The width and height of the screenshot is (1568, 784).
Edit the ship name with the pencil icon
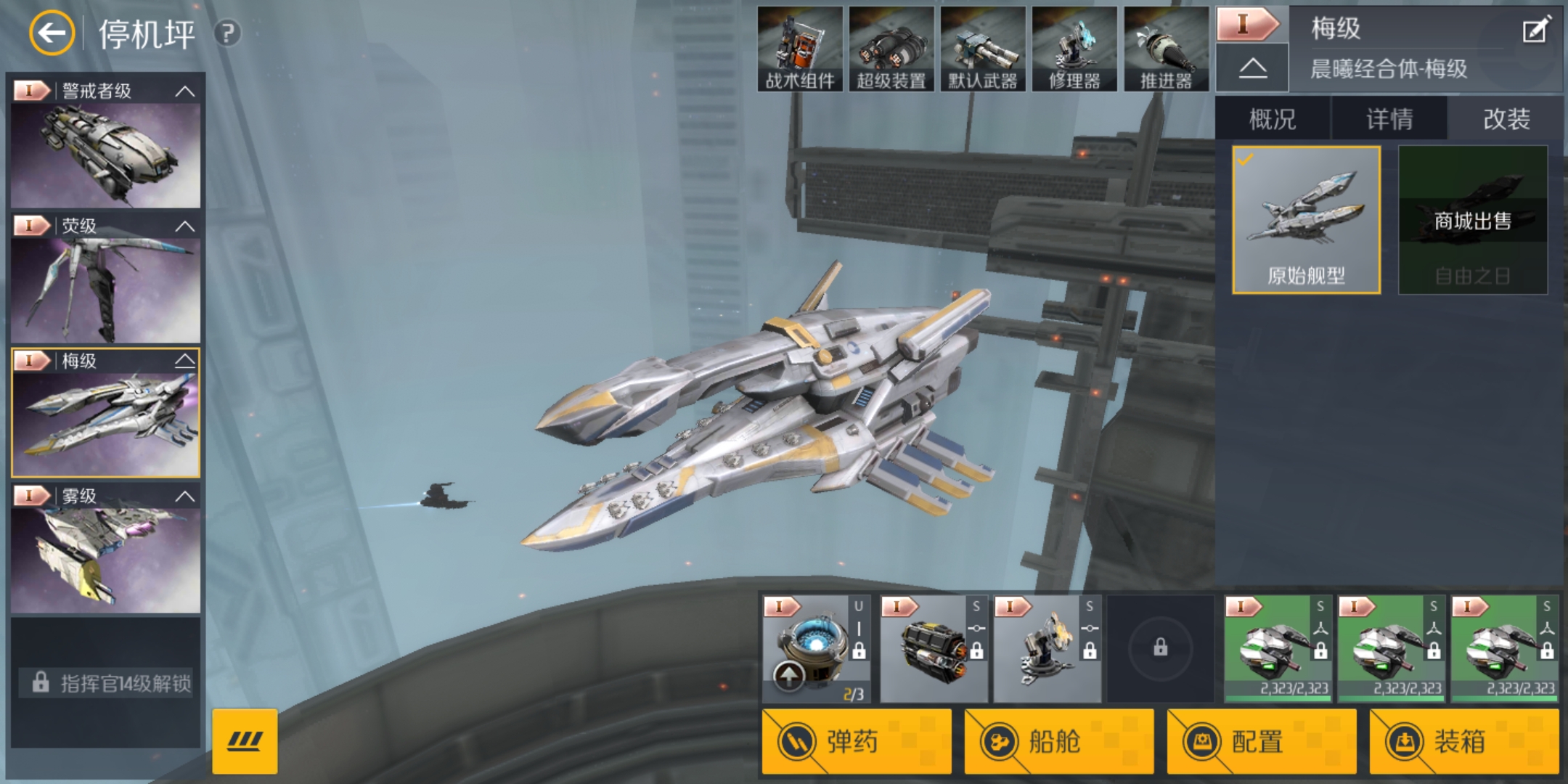(x=1535, y=30)
